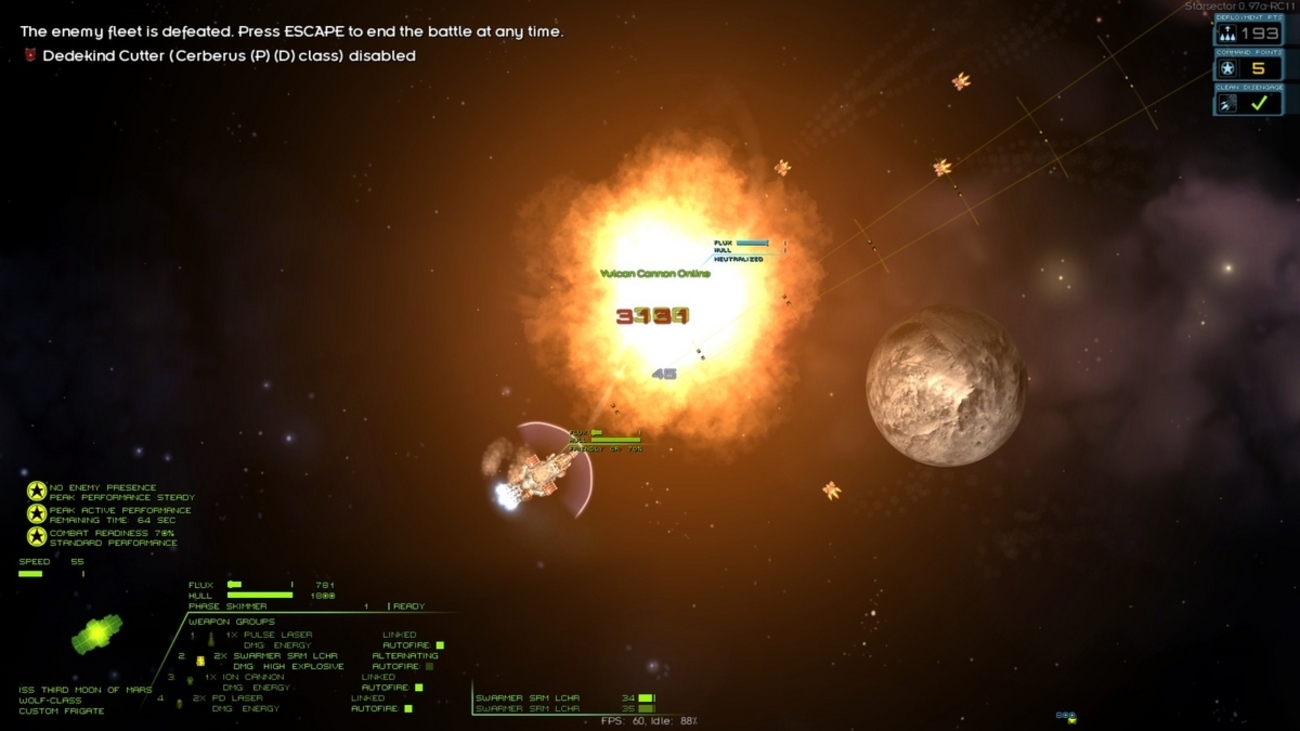The width and height of the screenshot is (1300, 731).
Task: Click the No Enemy Presence star icon
Action: [x=37, y=491]
